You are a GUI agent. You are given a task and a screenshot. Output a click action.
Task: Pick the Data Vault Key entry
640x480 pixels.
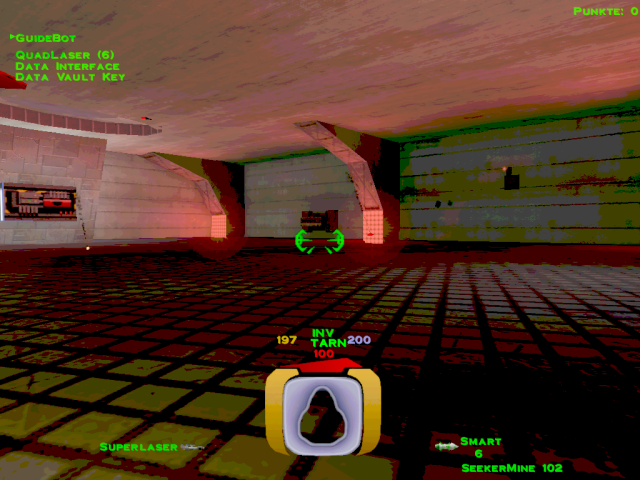coord(70,77)
